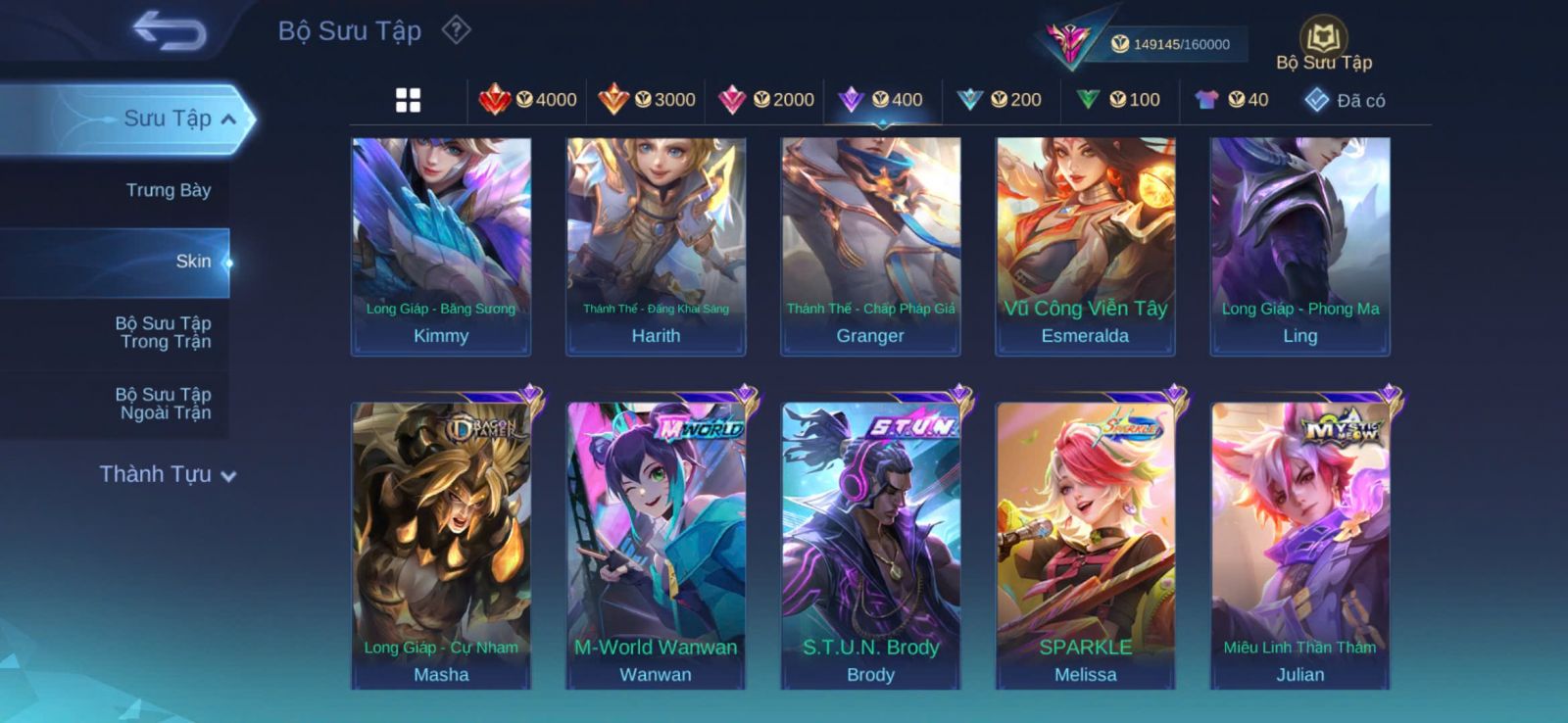Open Bộ Sưu Tập Ngoài Trận
The image size is (1568, 723).
pyautogui.click(x=164, y=404)
